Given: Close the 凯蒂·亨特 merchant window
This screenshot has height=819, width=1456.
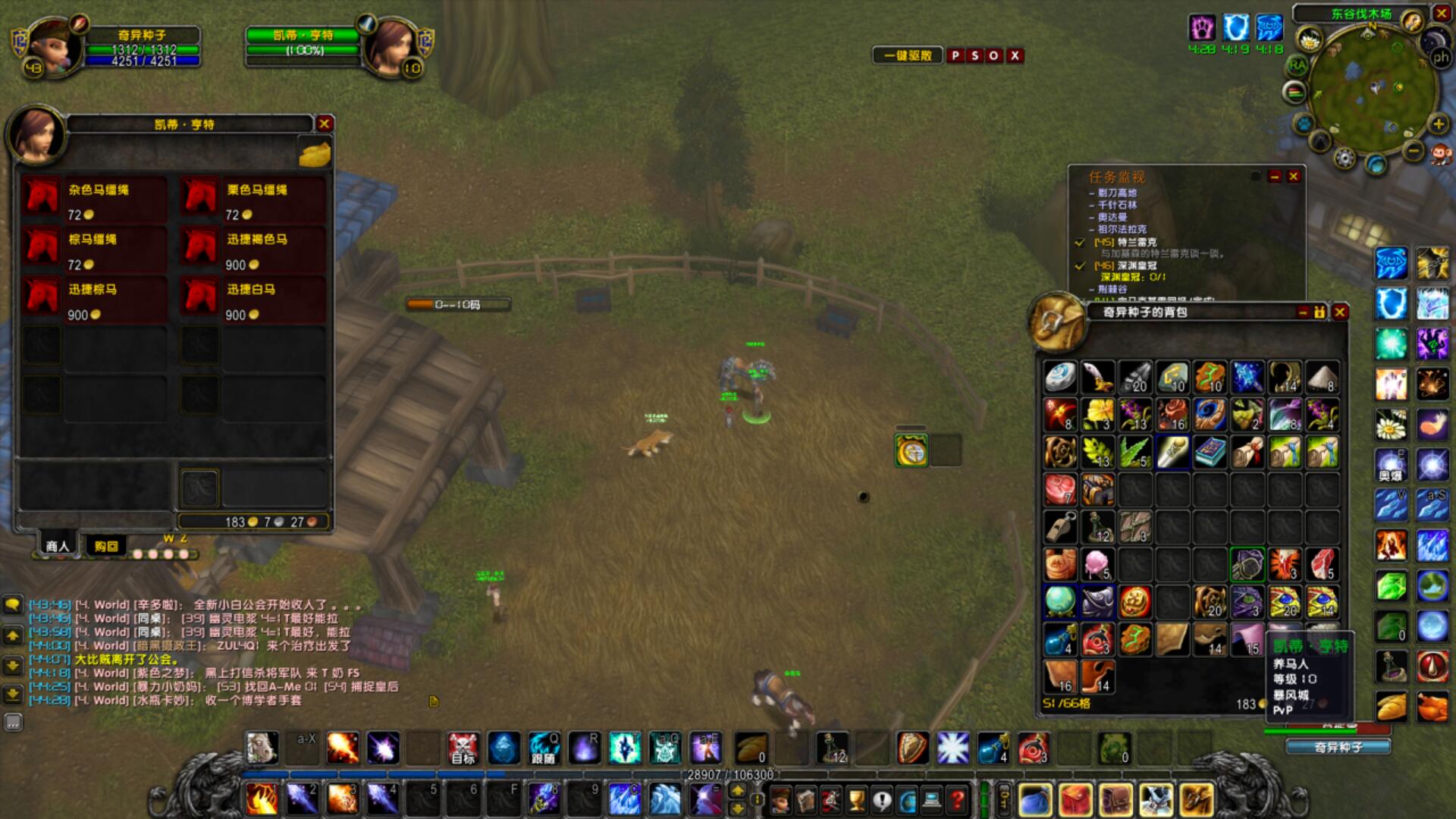Looking at the screenshot, I should point(325,124).
